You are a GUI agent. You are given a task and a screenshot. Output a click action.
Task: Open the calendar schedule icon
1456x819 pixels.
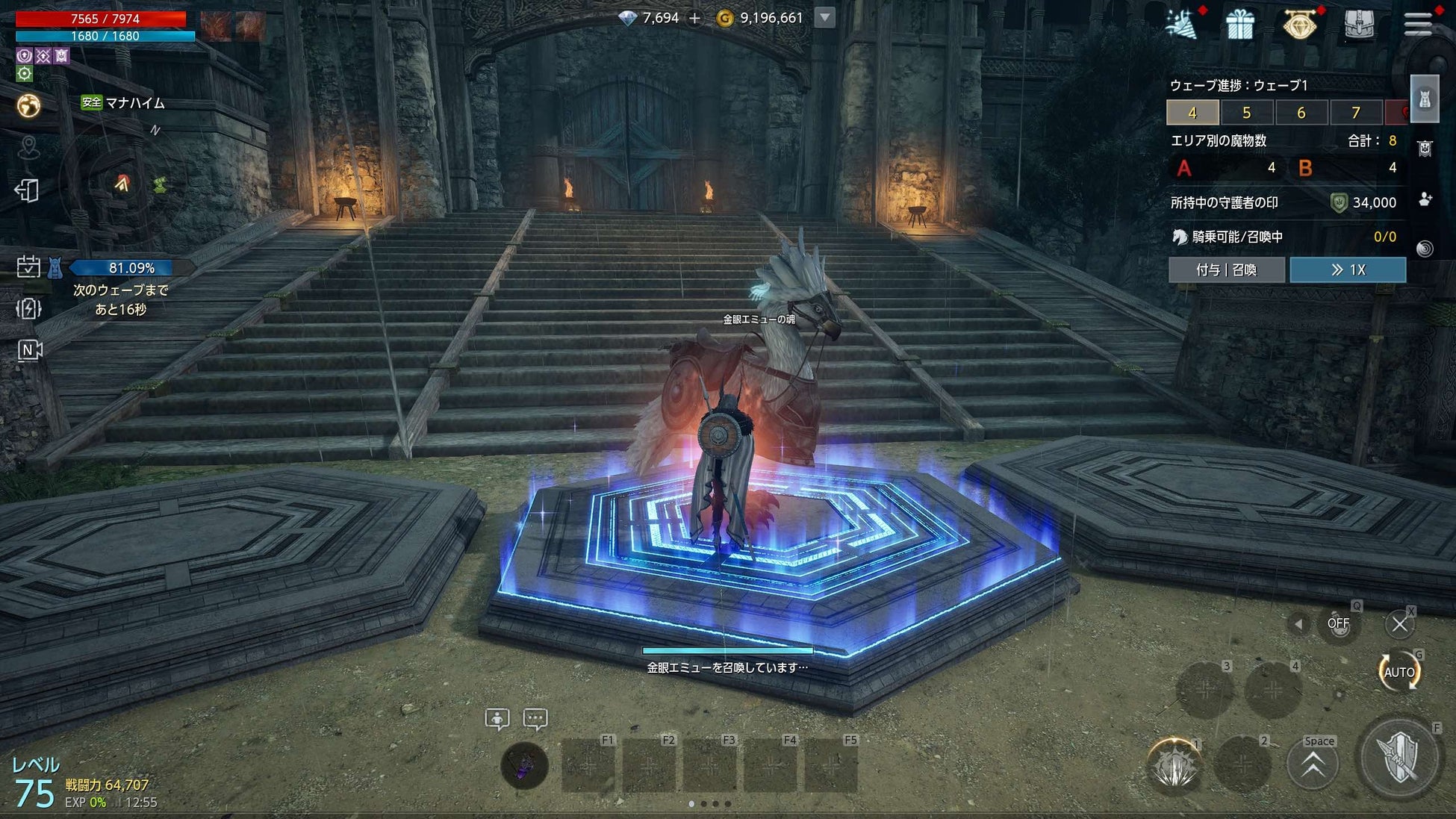point(28,267)
